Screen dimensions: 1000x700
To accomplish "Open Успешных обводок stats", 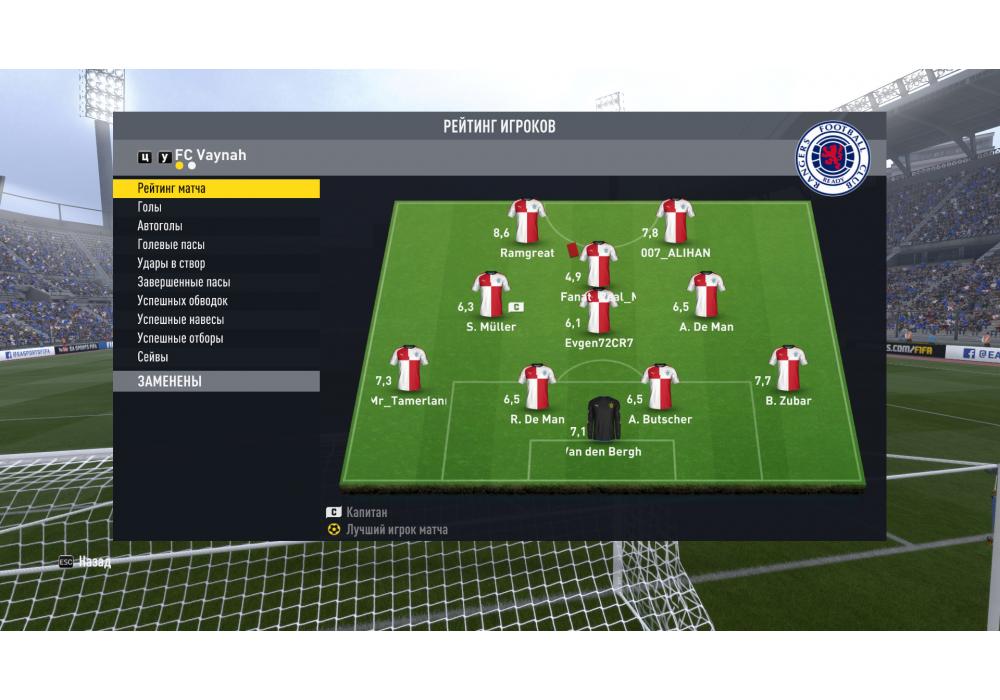I will pyautogui.click(x=216, y=301).
